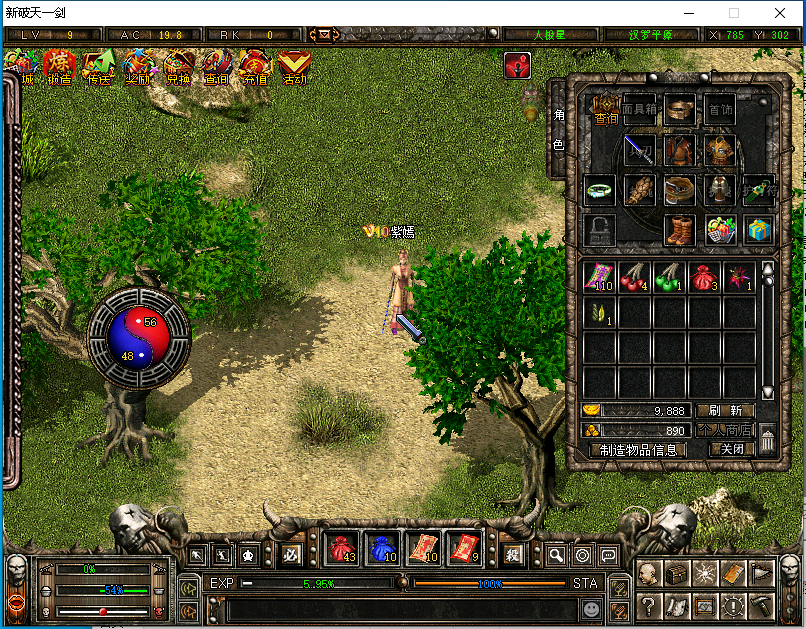Switch to the 角色 character tab
806x629 pixels.
click(558, 130)
